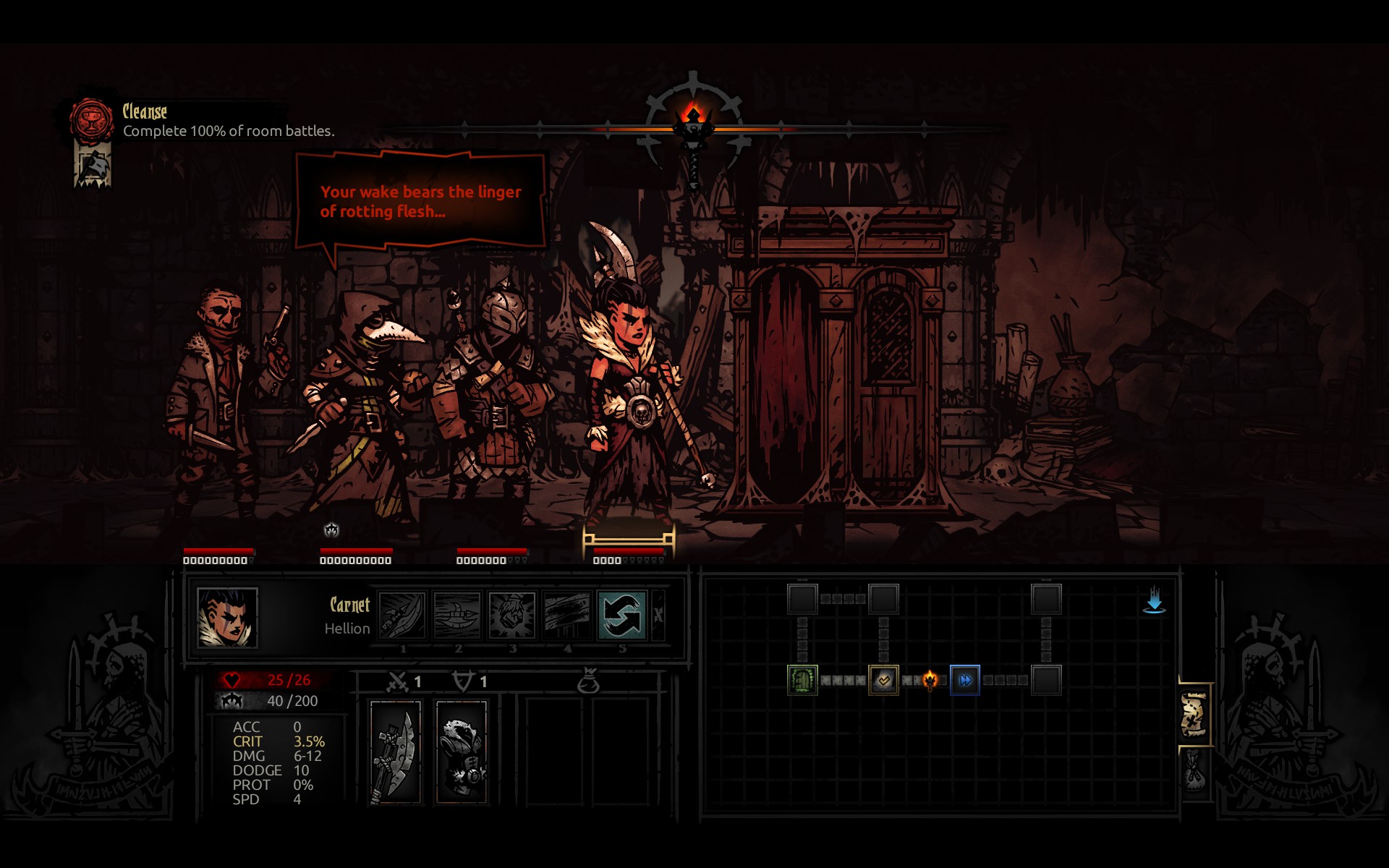
Task: Select the second skill with the spear-axe
Action: point(457,615)
